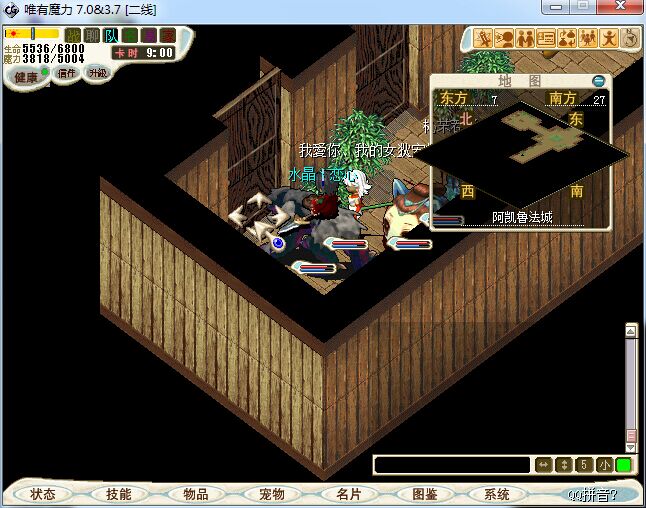Open the 系统 system menu

(497, 494)
